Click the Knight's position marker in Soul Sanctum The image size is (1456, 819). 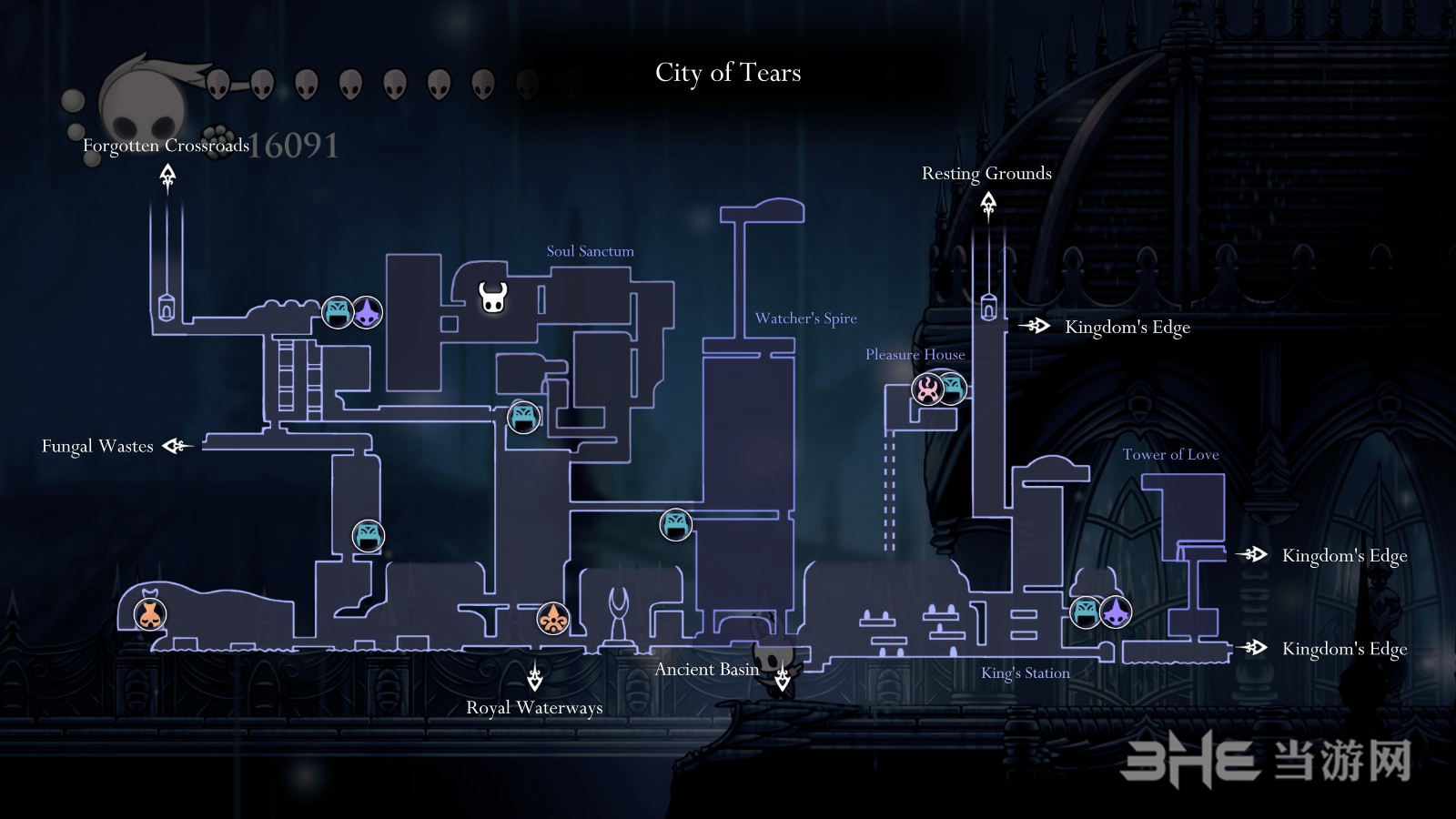click(x=493, y=297)
